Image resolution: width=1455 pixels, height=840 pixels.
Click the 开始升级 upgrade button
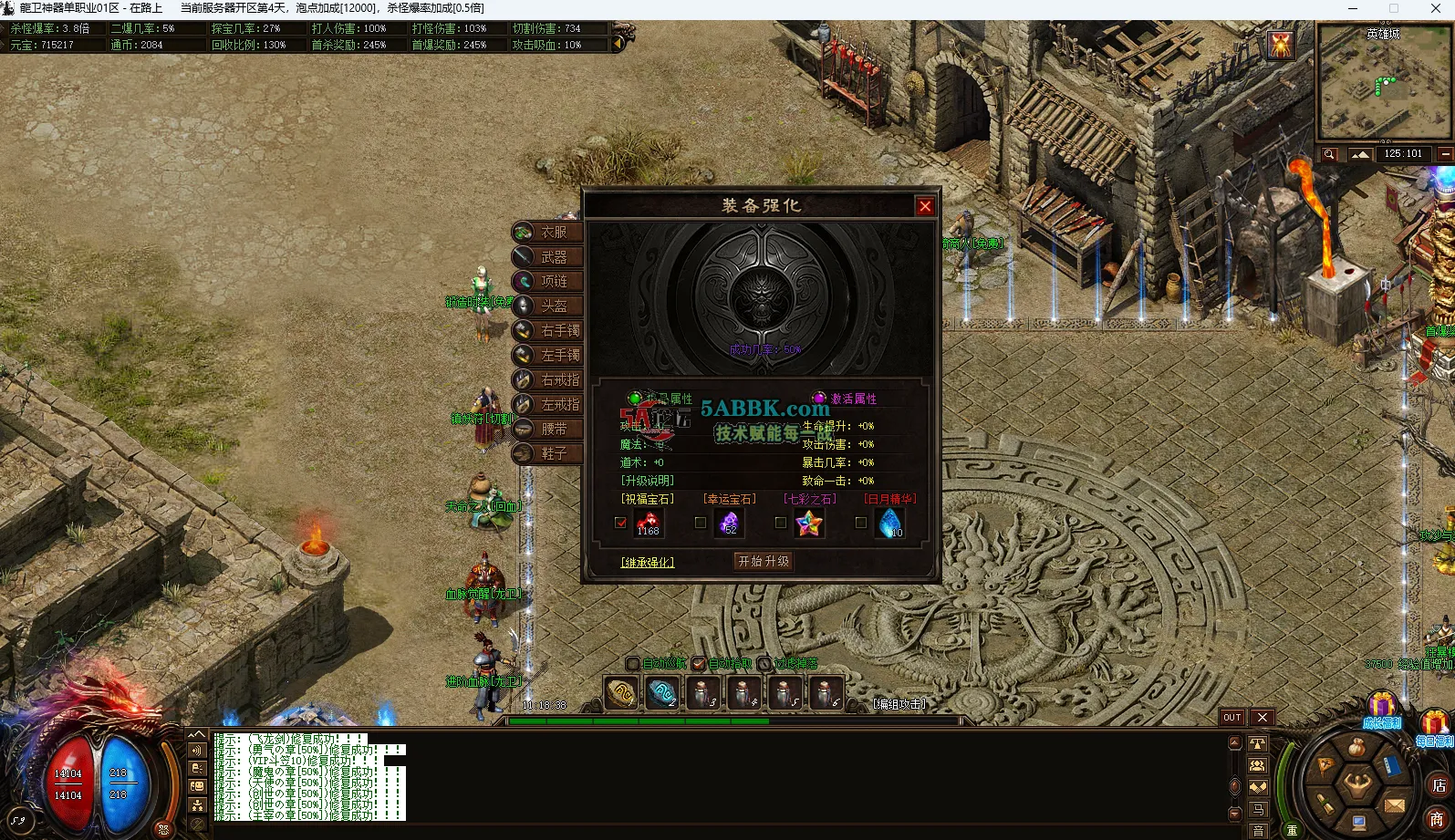764,562
